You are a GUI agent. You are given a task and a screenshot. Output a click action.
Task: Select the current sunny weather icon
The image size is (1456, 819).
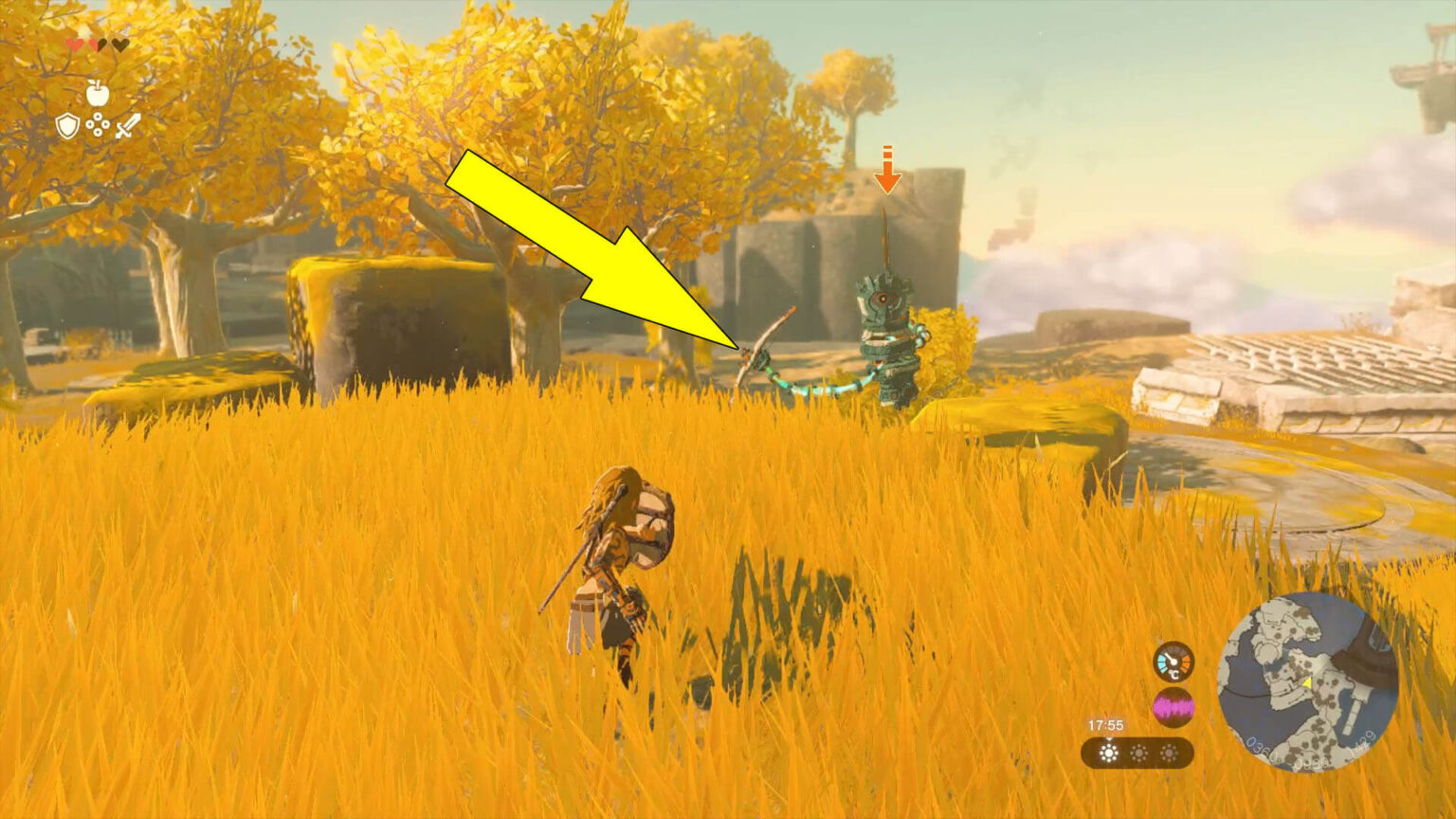click(x=1109, y=753)
